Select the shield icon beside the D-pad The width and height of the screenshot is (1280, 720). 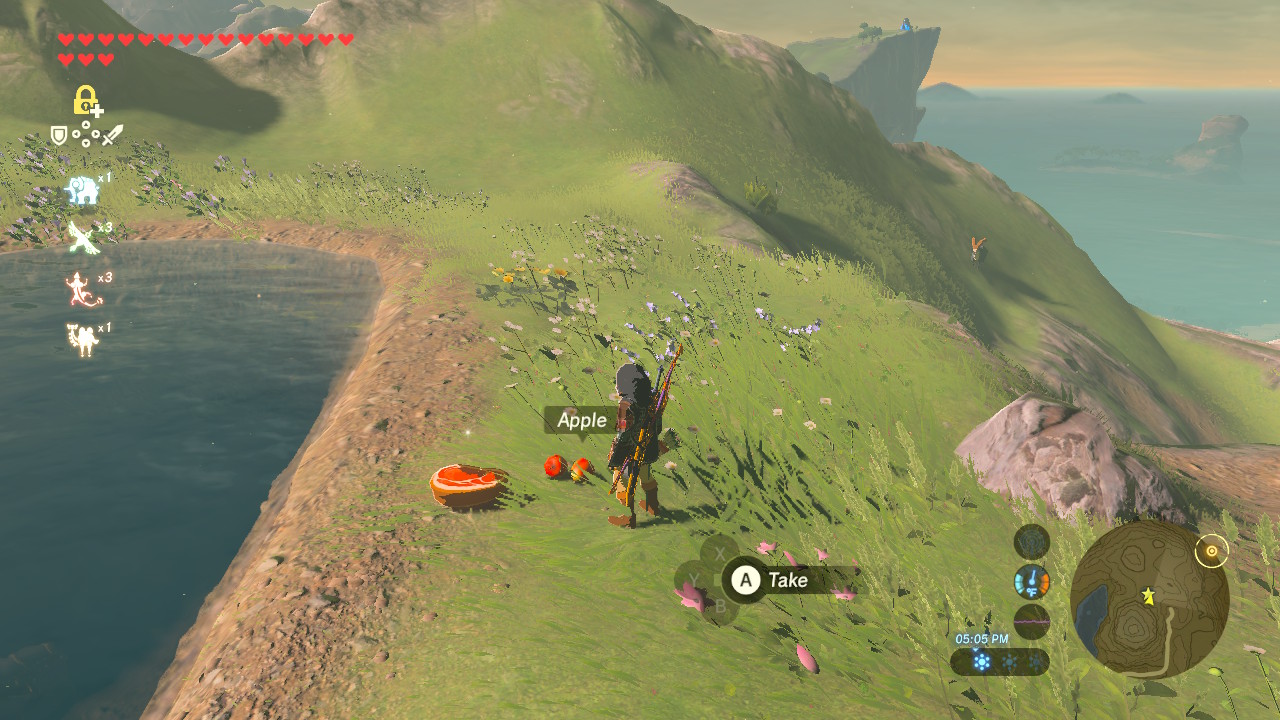59,134
